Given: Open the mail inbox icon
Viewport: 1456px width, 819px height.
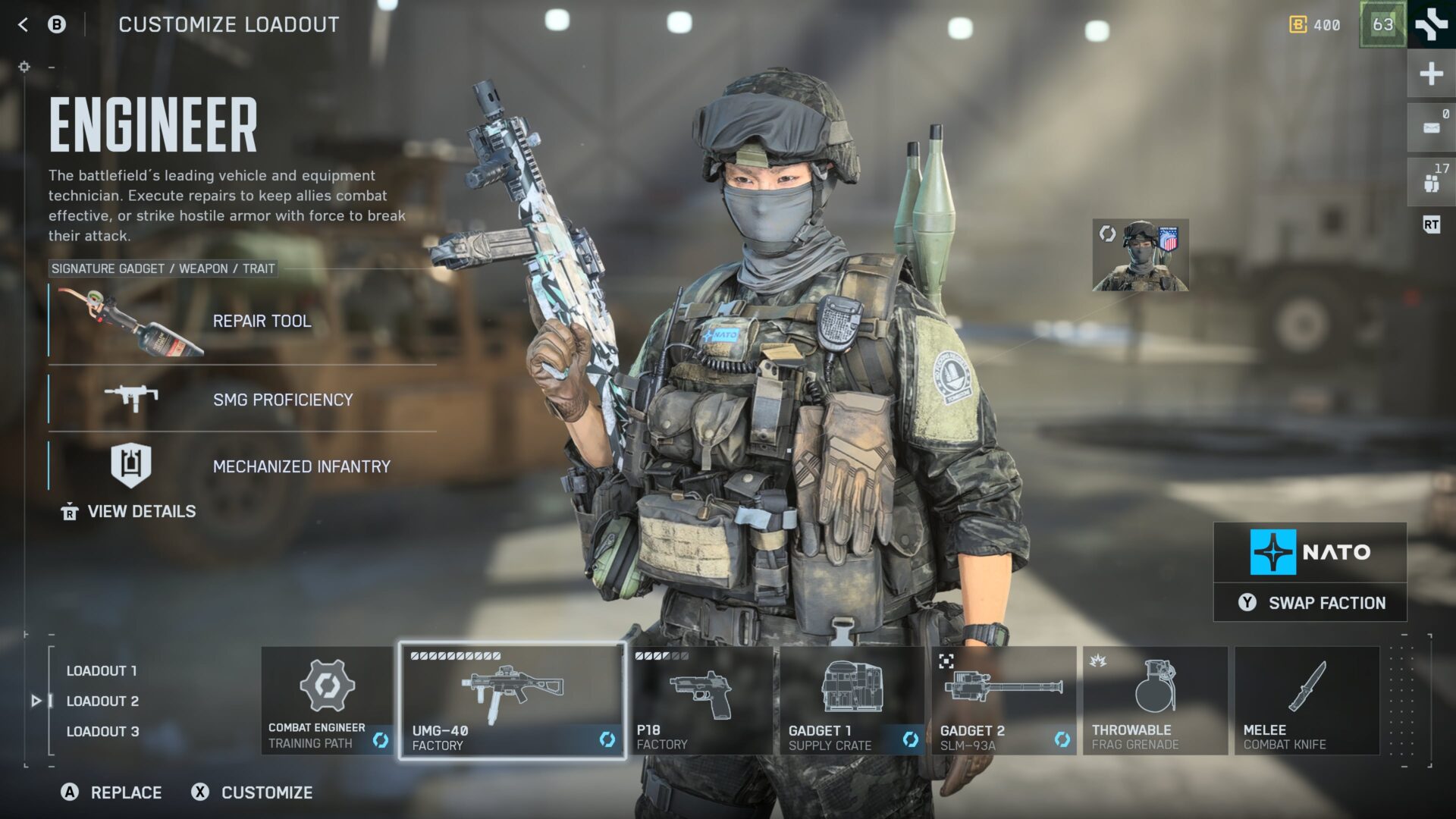Looking at the screenshot, I should point(1431,127).
